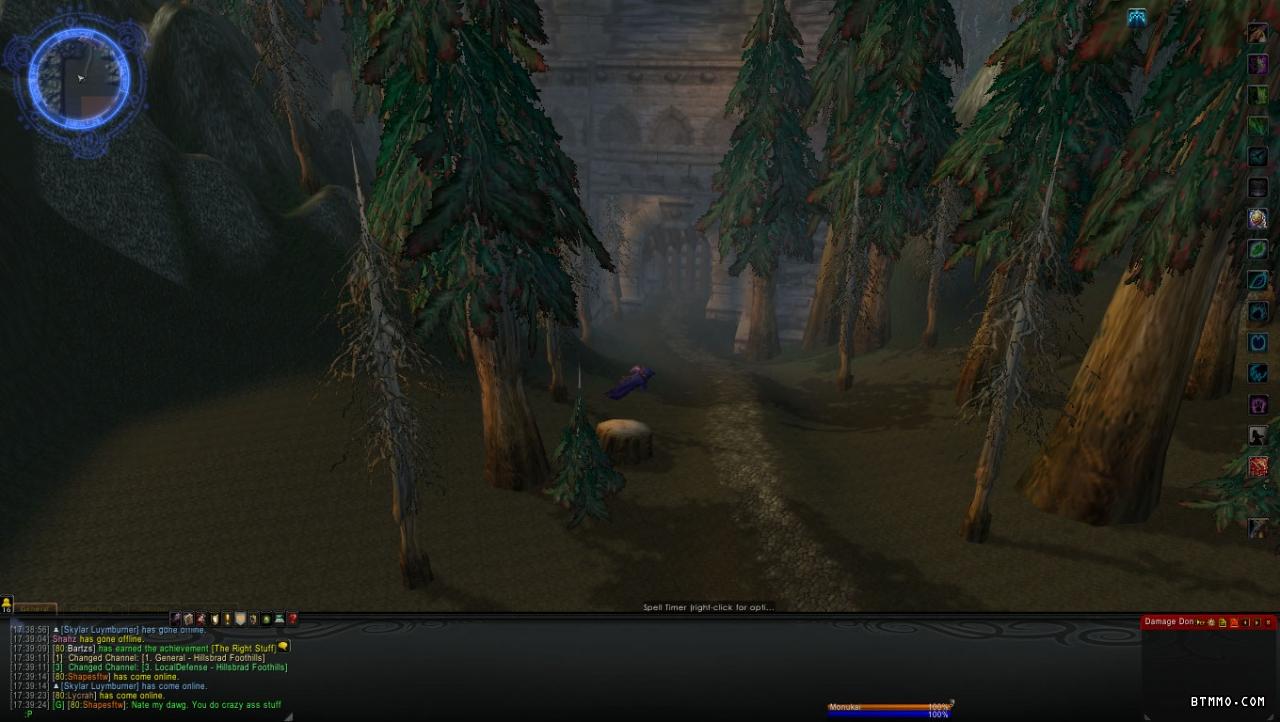Open the damage meter gear settings

point(1211,622)
